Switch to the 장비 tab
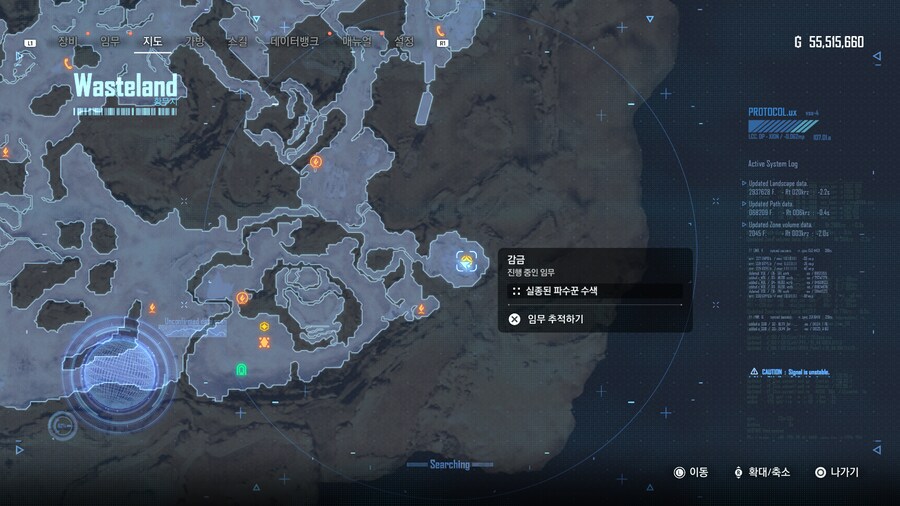The image size is (900, 506). [x=67, y=41]
